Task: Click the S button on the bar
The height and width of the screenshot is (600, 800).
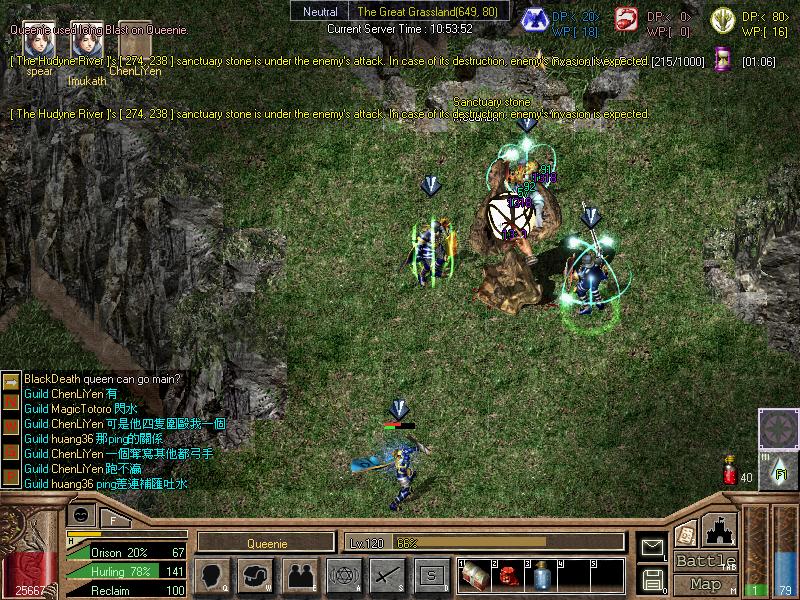Action: pyautogui.click(x=431, y=575)
